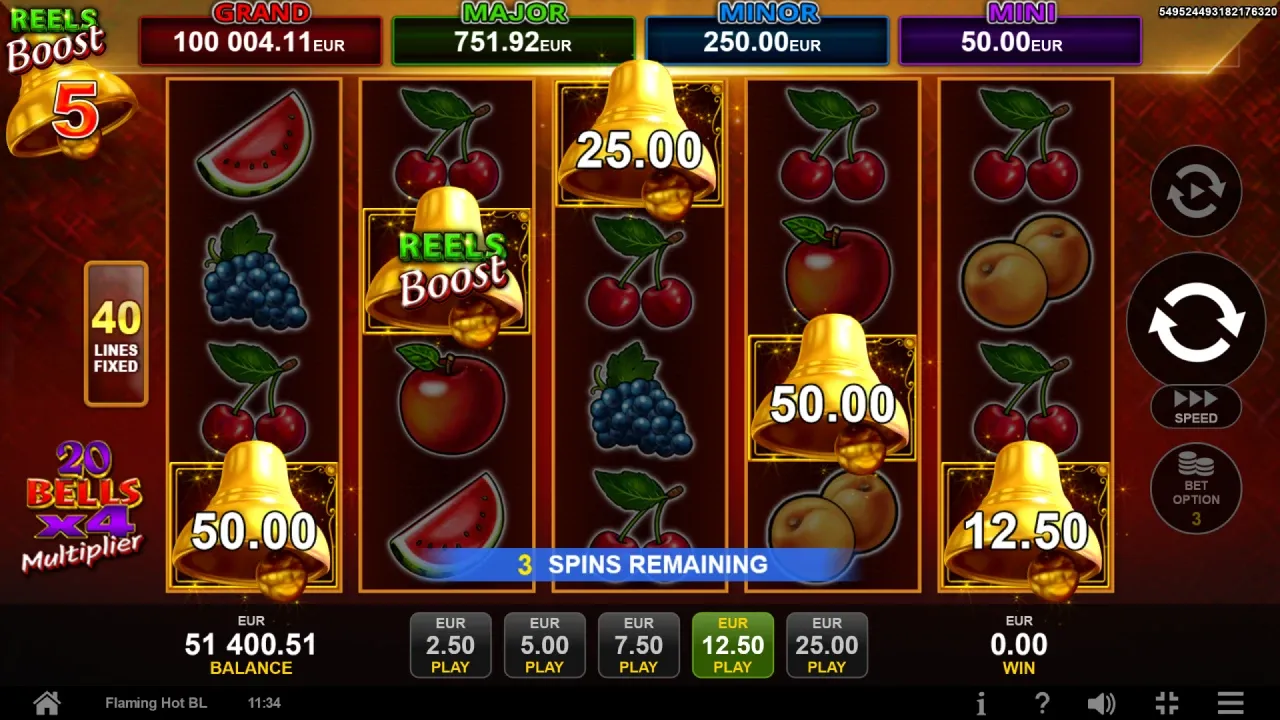
Task: Select the green EUR 12.50 play bet
Action: pos(732,645)
